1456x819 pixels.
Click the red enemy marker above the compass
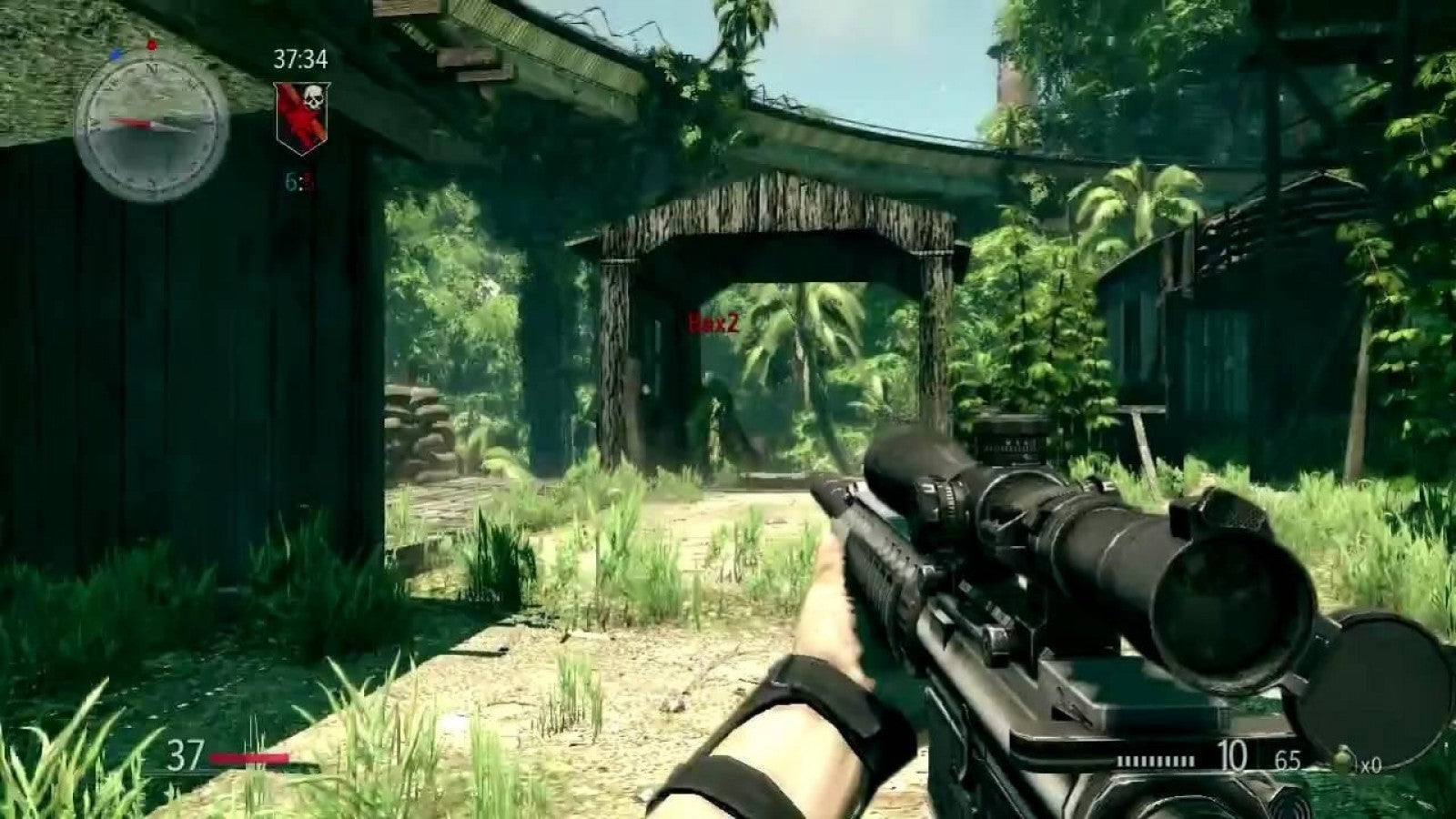151,45
